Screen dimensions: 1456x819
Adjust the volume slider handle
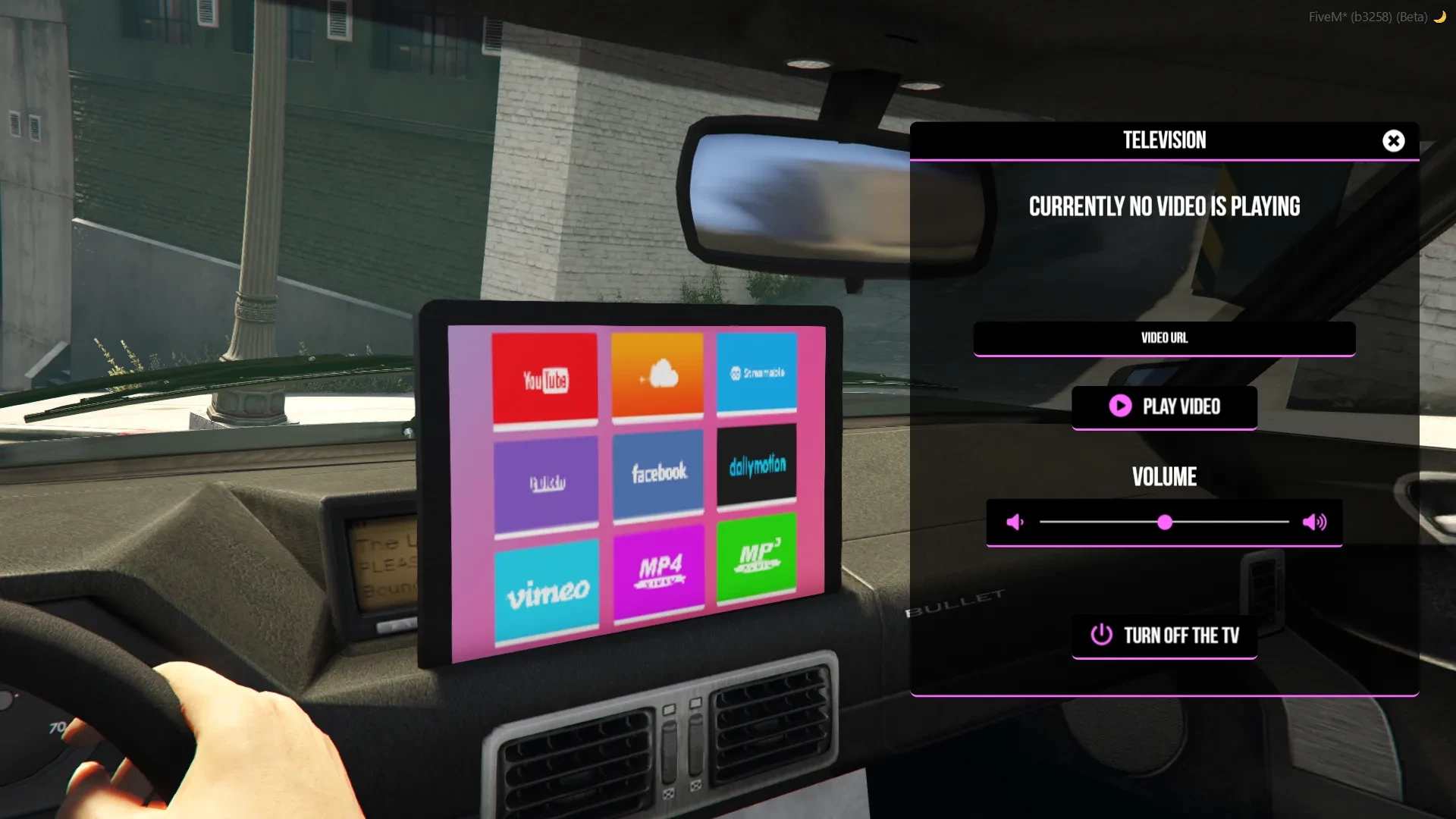click(x=1164, y=522)
